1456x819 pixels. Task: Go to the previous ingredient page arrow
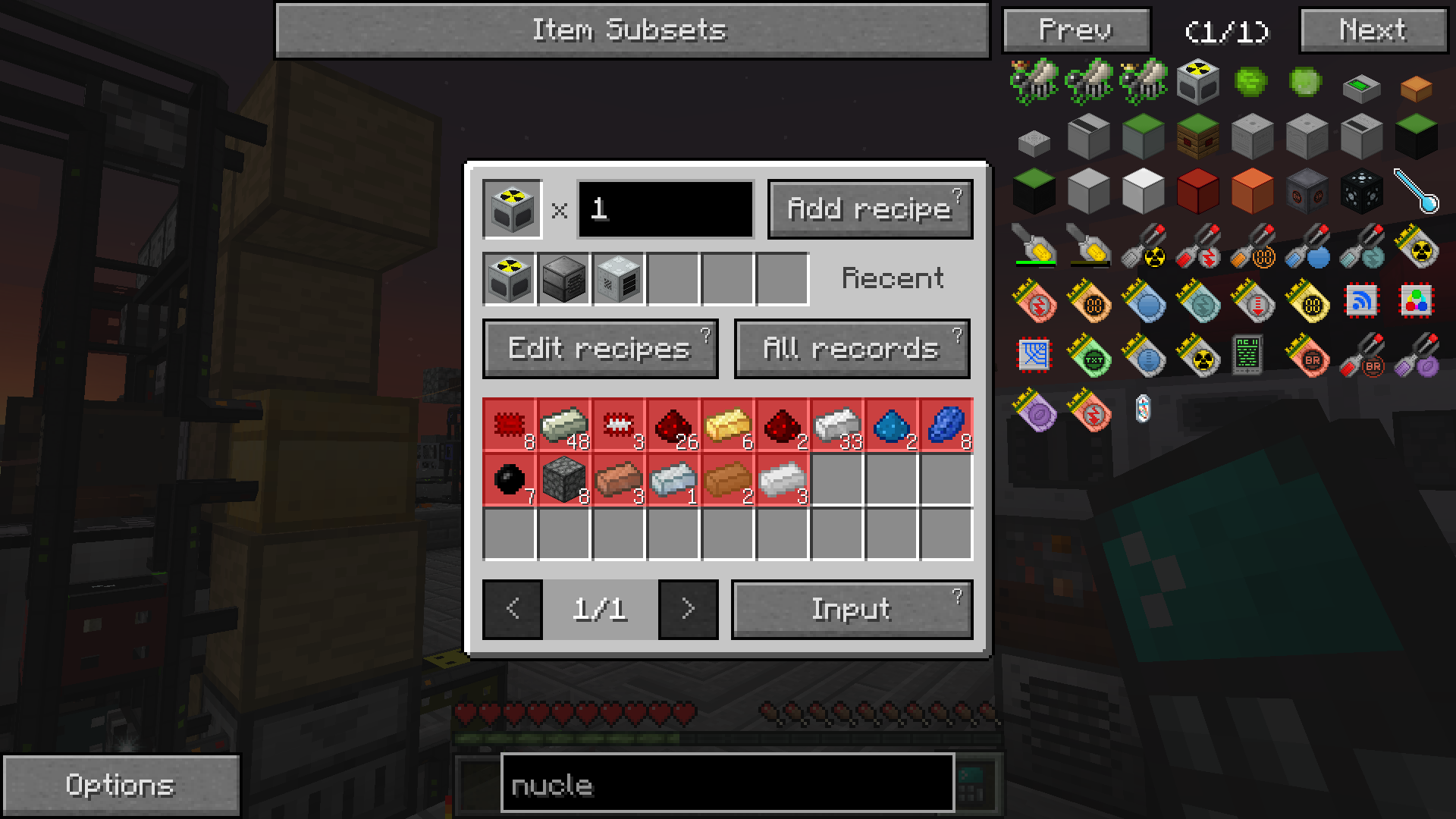tap(513, 609)
